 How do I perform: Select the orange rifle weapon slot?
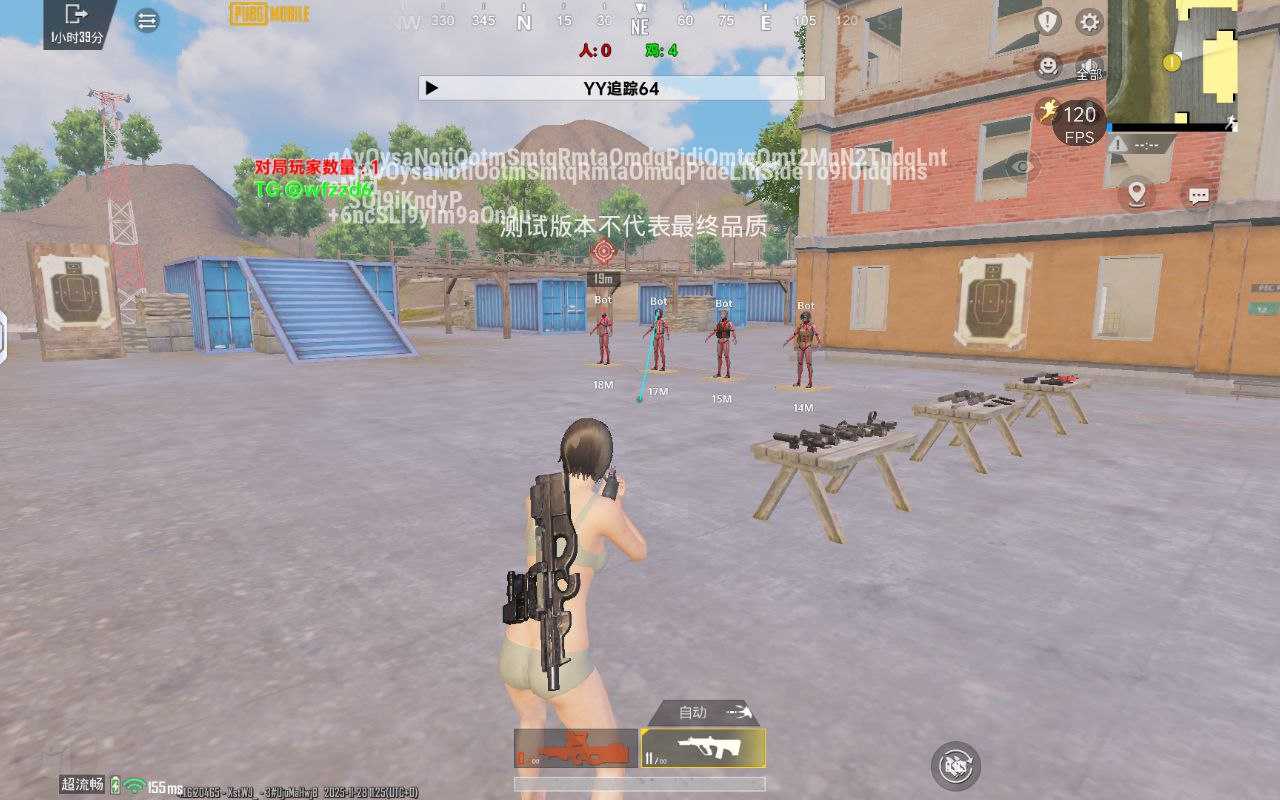[576, 748]
